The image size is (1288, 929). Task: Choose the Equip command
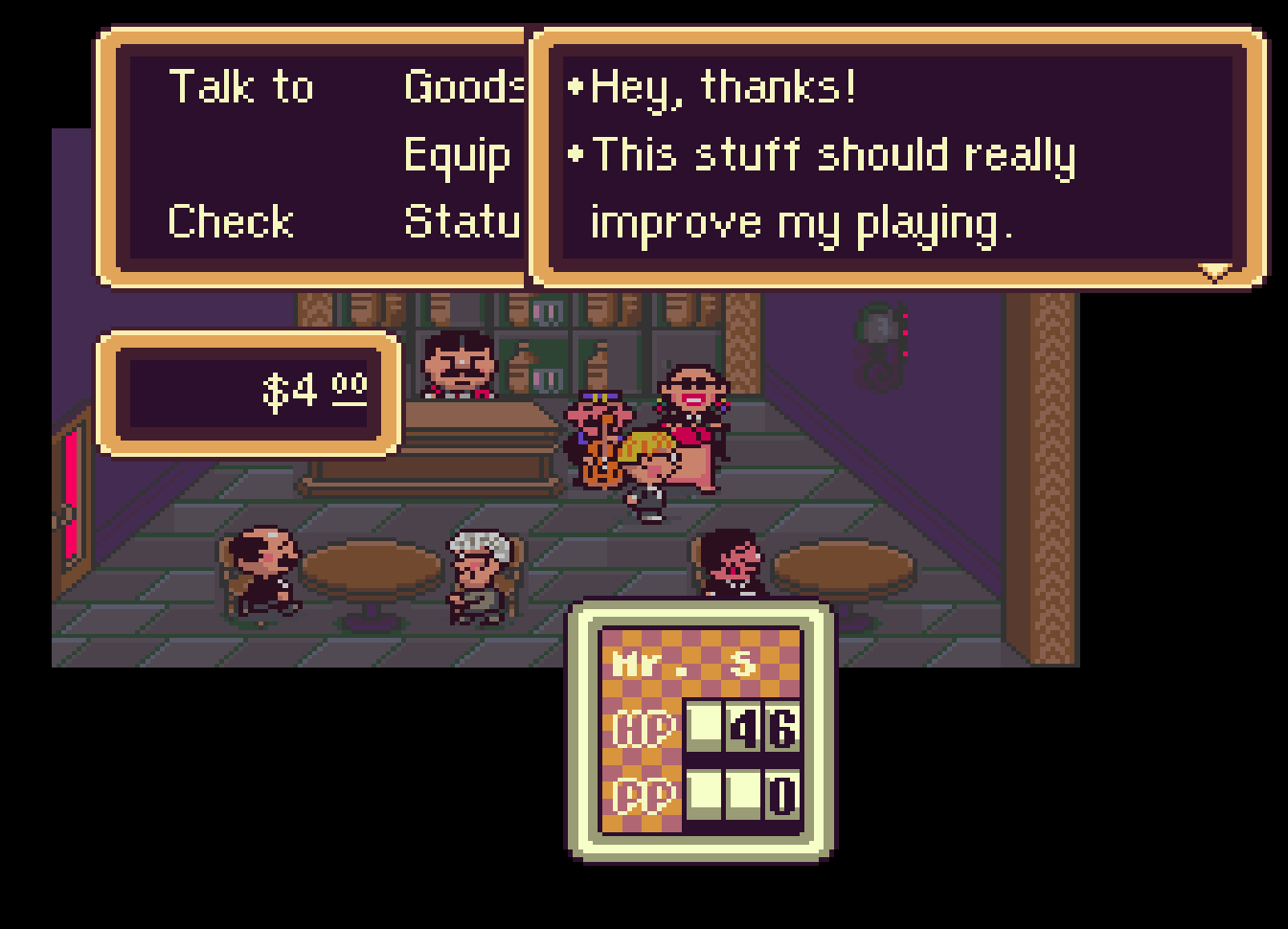457,156
